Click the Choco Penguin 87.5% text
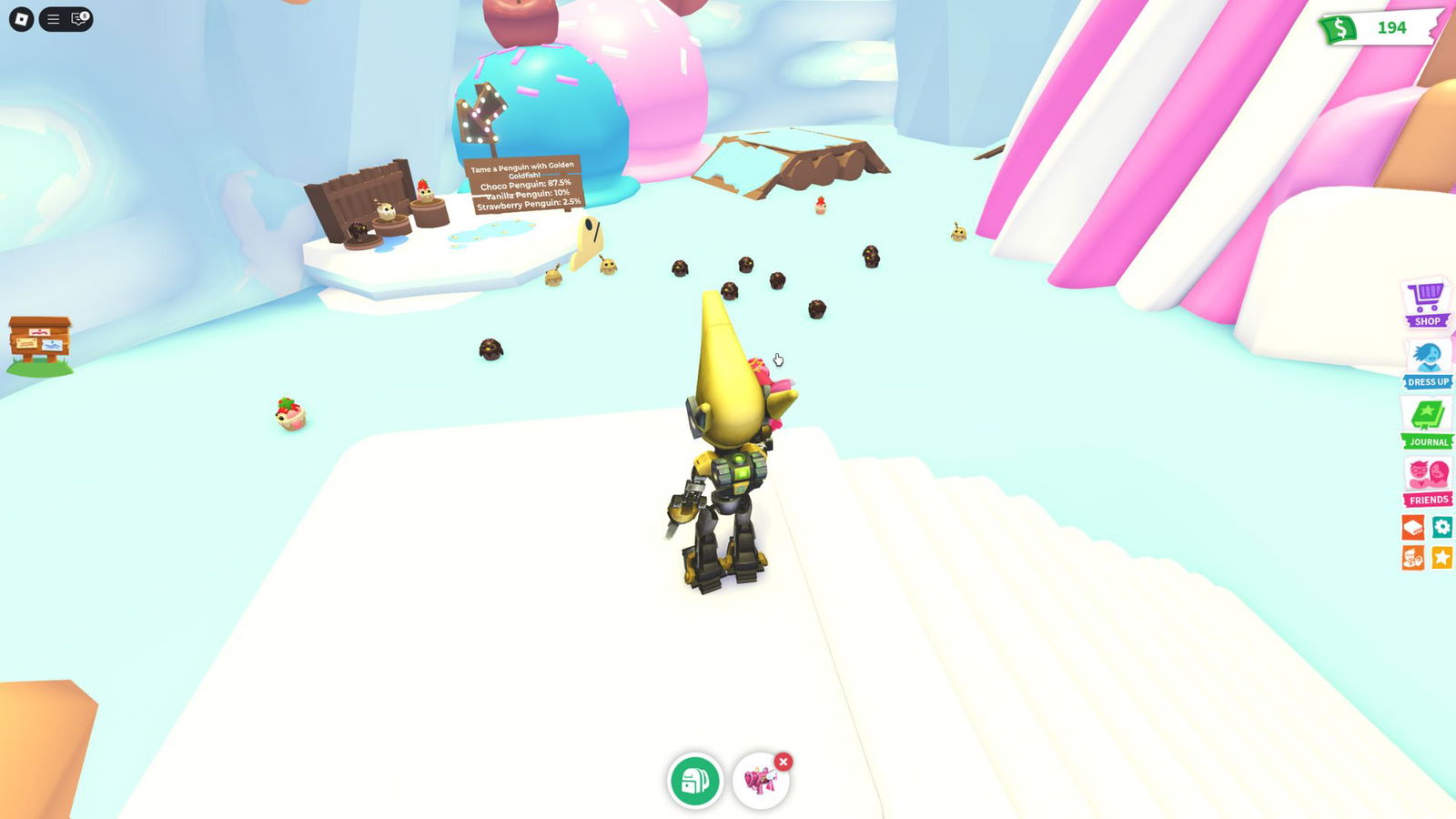The width and height of the screenshot is (1456, 819). (x=524, y=183)
